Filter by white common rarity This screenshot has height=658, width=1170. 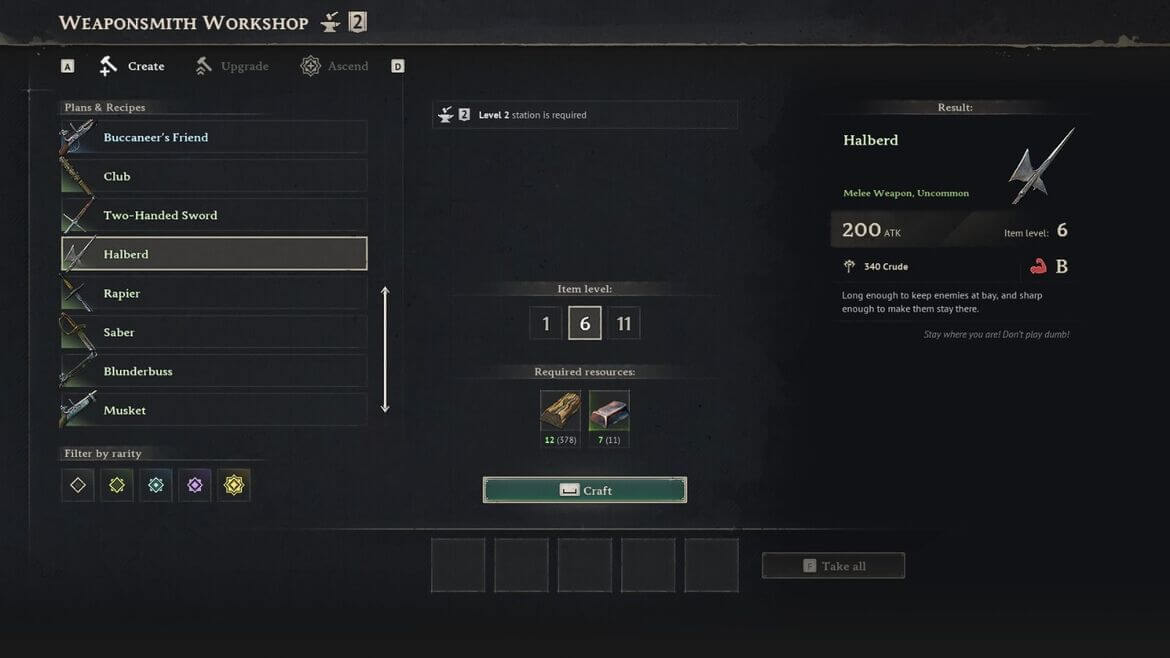[x=78, y=485]
